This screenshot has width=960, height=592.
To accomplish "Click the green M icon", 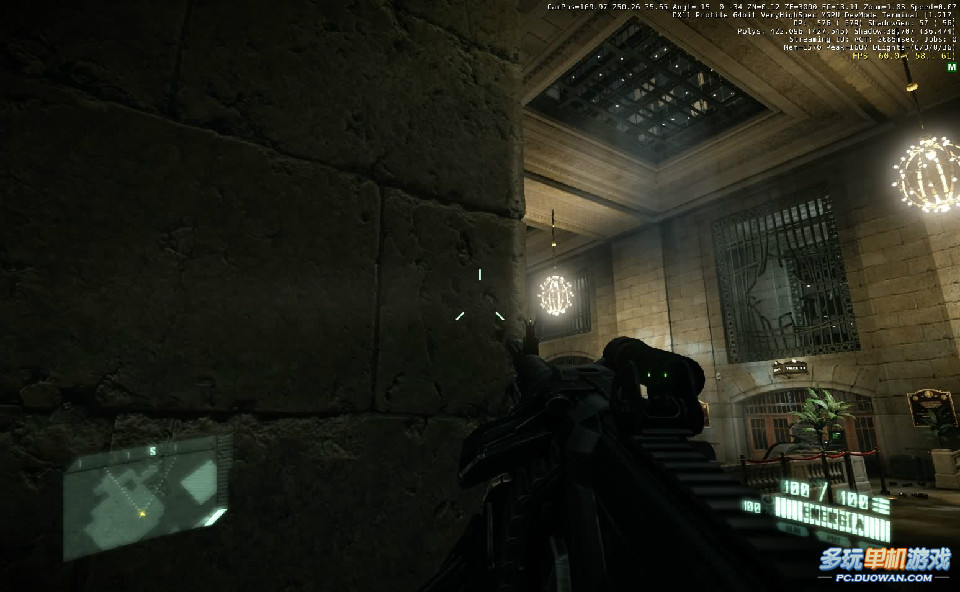I will click(950, 67).
